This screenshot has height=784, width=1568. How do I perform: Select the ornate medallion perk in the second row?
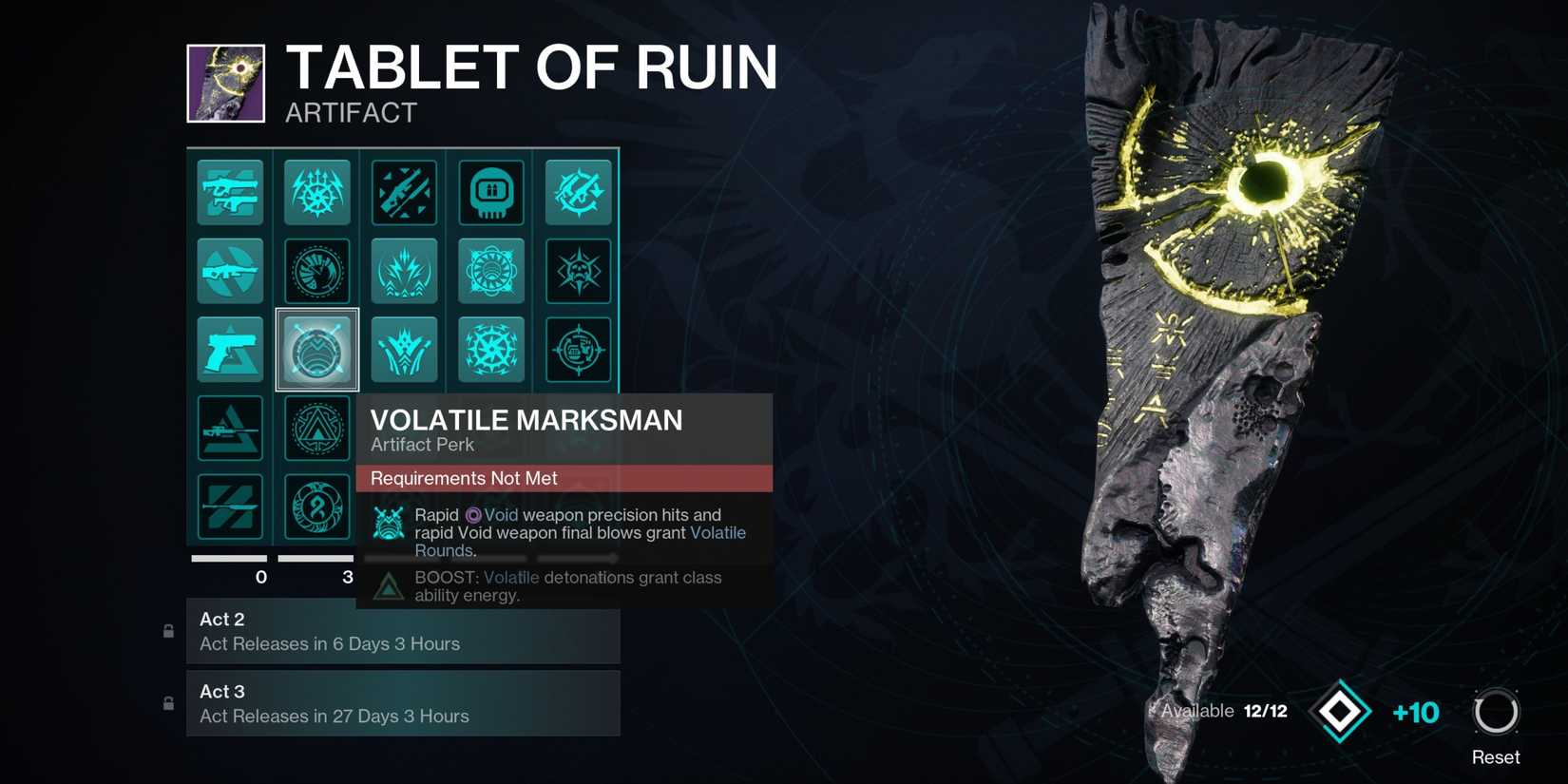coord(491,270)
